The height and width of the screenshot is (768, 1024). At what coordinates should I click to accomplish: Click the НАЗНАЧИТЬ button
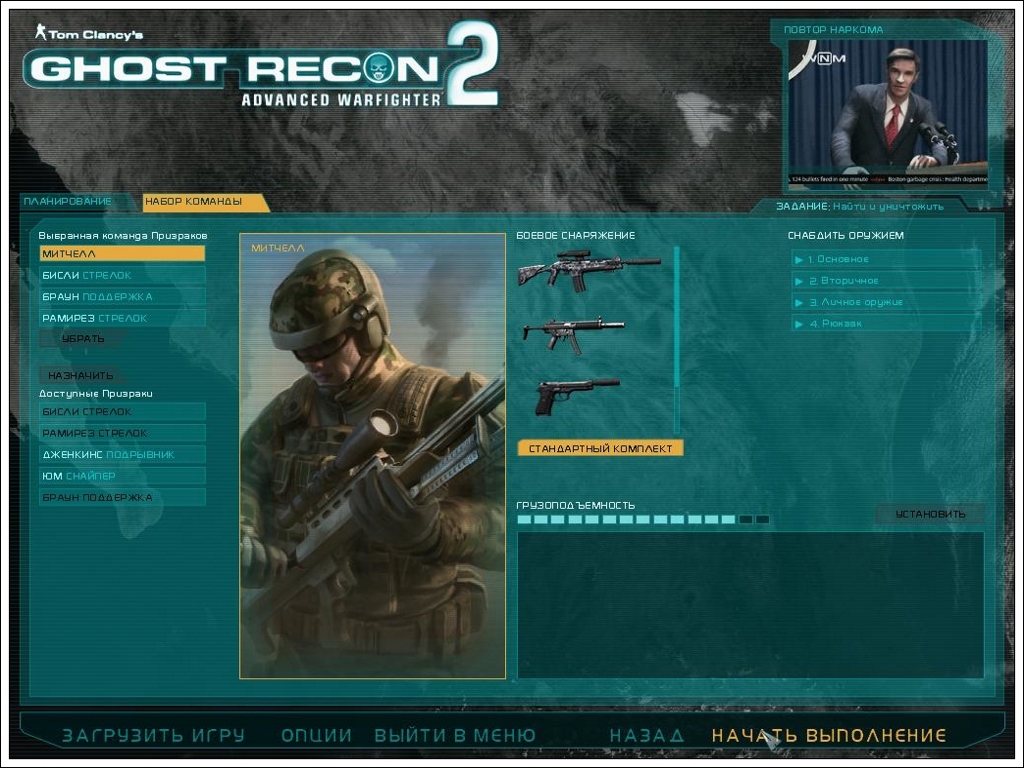[x=81, y=375]
